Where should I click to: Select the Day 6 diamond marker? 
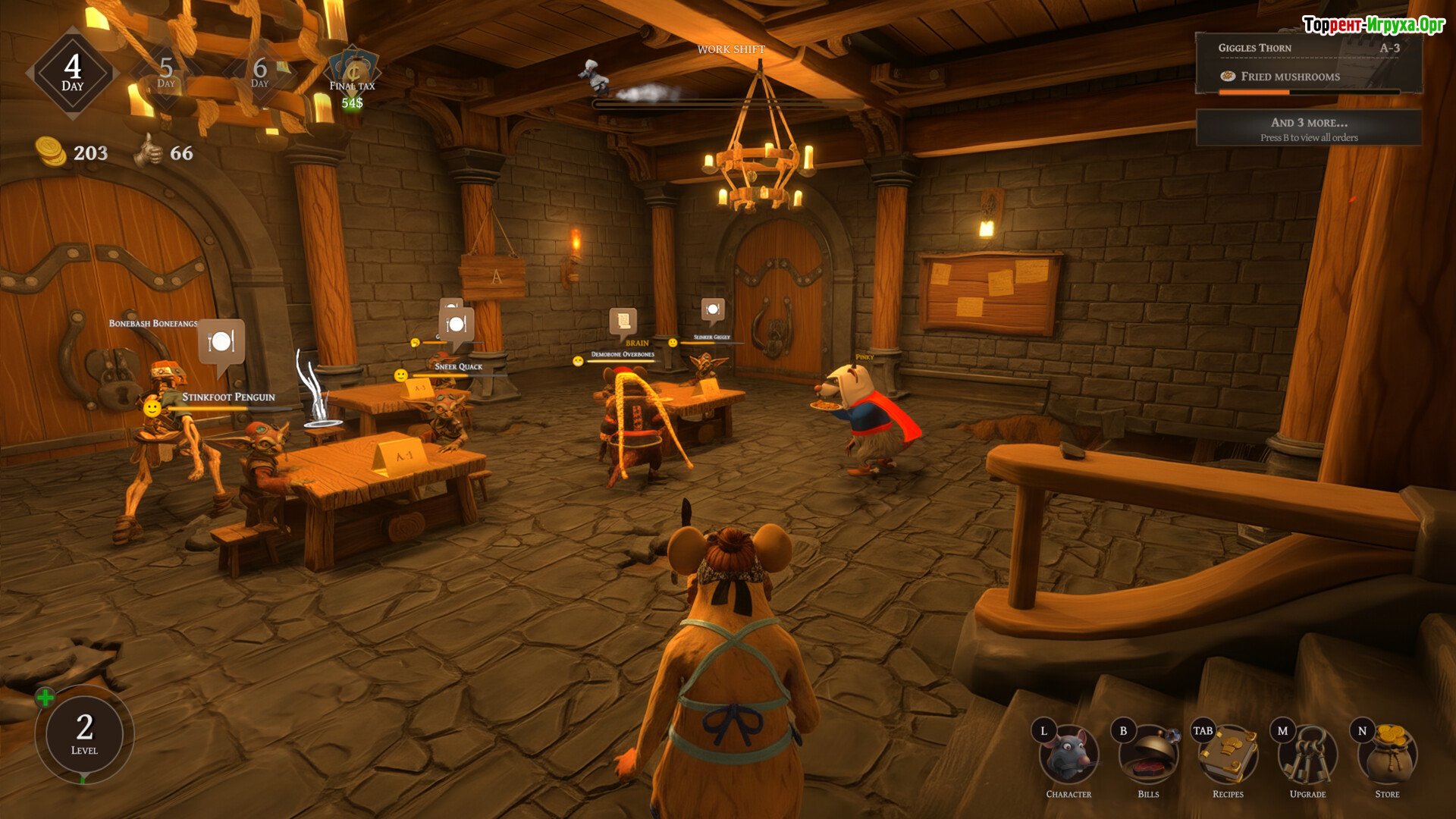[x=259, y=73]
